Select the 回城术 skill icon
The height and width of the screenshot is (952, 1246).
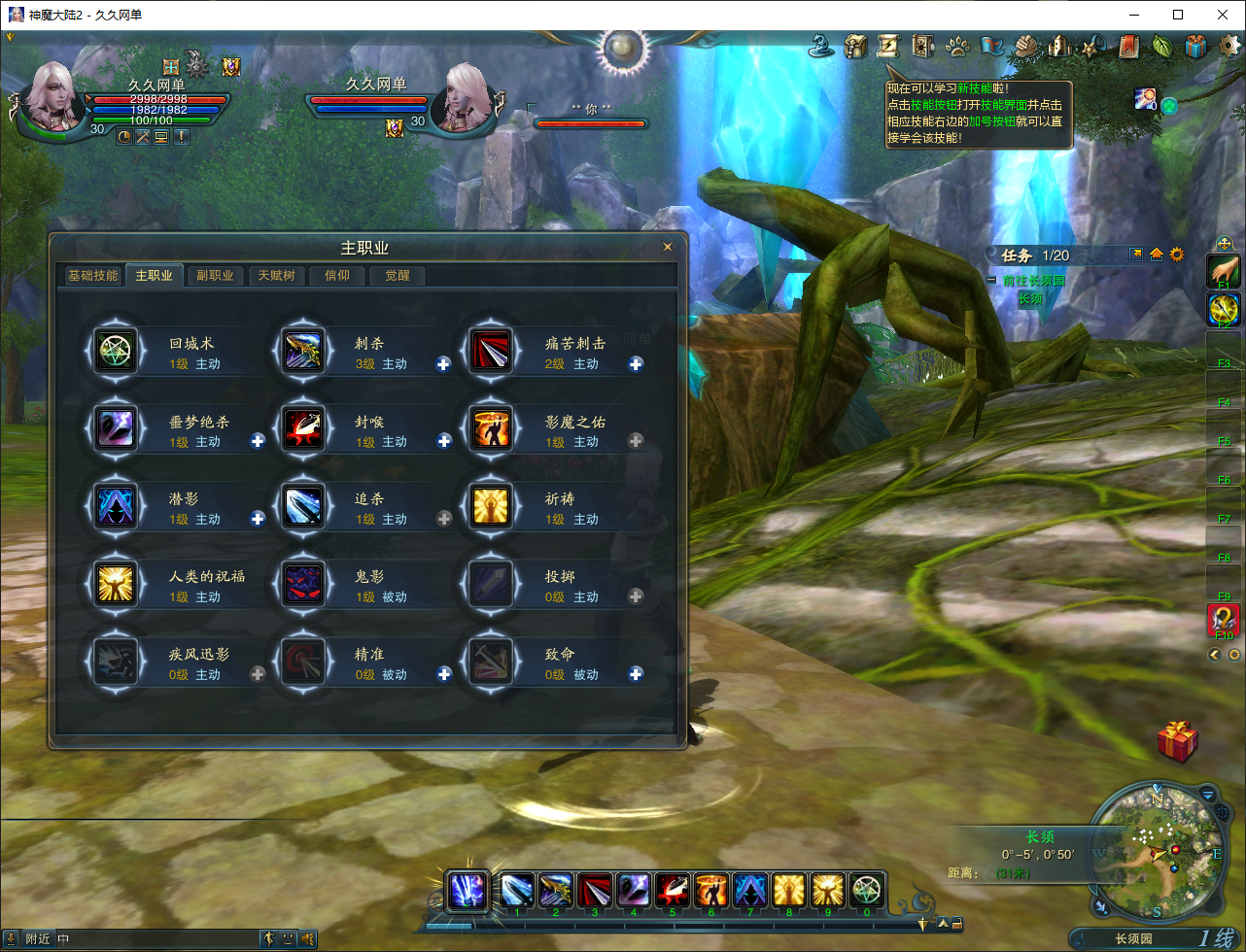(117, 351)
